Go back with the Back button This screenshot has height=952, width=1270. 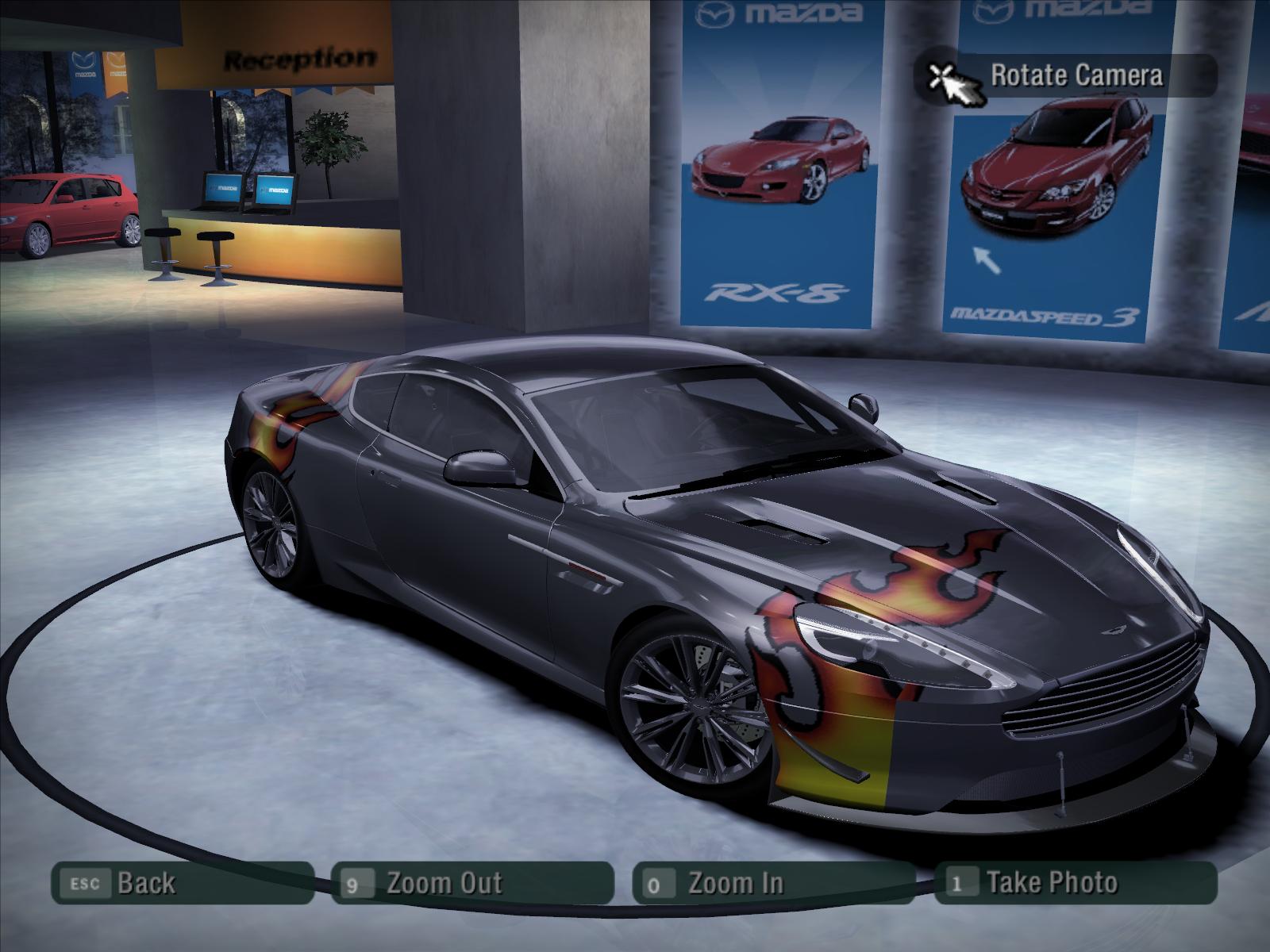point(181,883)
